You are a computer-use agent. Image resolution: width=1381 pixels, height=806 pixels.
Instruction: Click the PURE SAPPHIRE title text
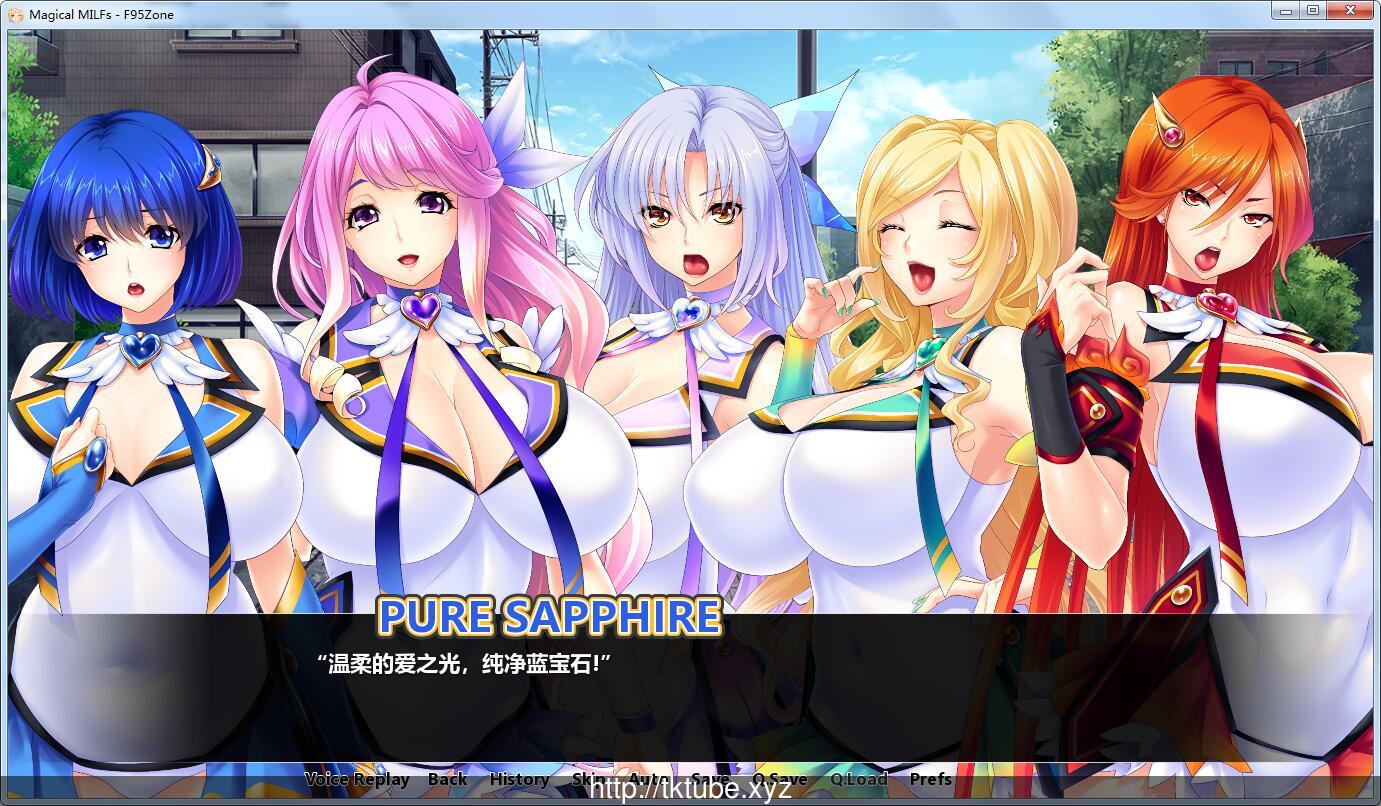[548, 617]
